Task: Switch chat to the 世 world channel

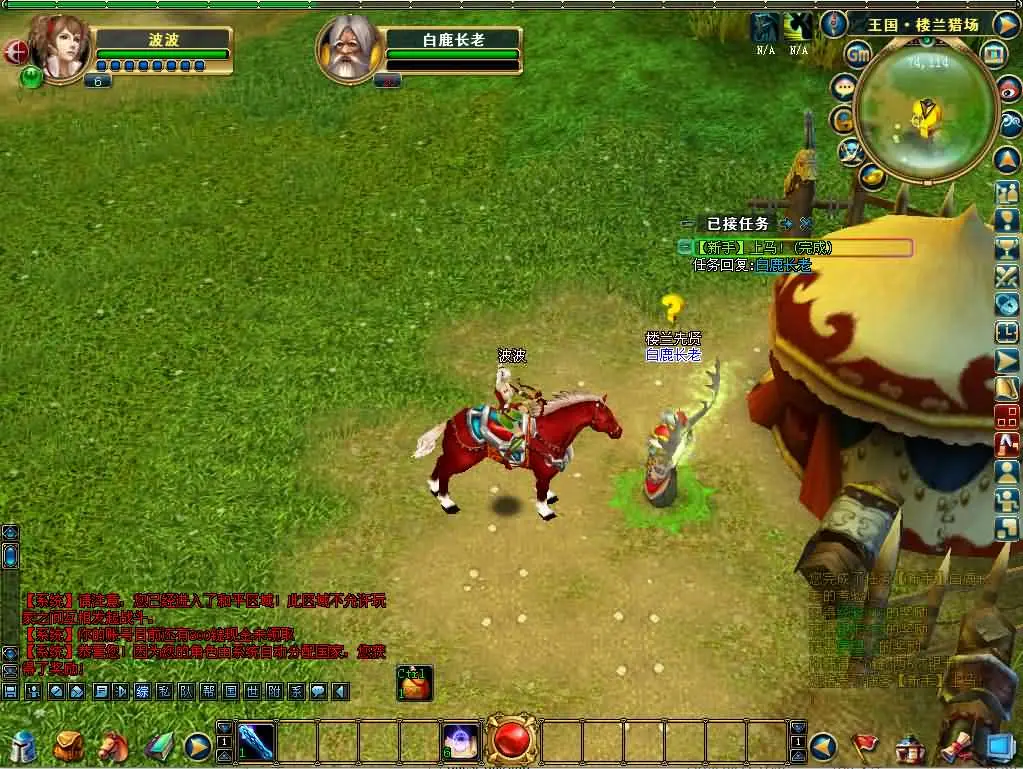Action: (252, 691)
